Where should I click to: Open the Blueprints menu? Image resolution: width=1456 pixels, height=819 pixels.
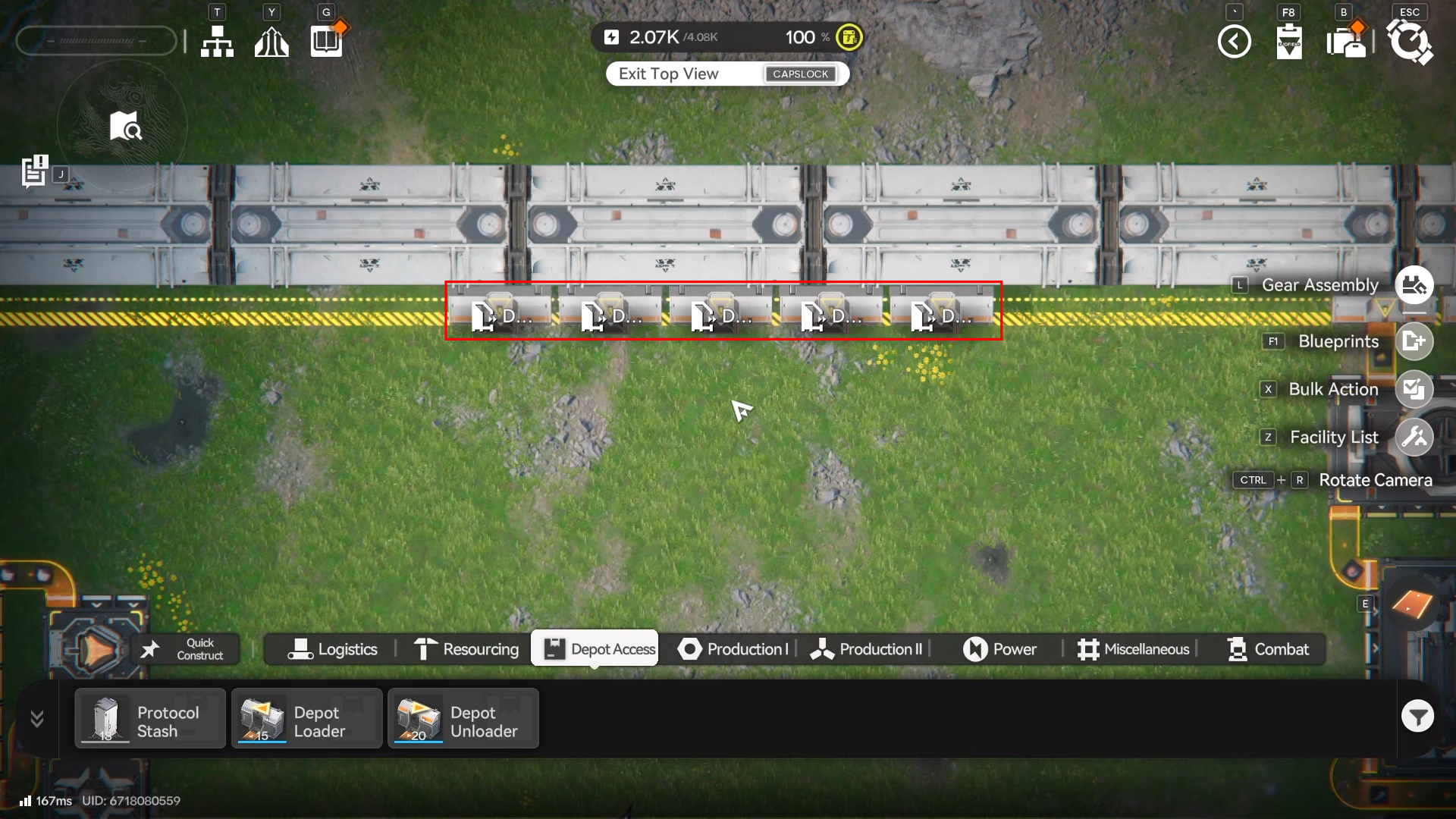(1414, 341)
